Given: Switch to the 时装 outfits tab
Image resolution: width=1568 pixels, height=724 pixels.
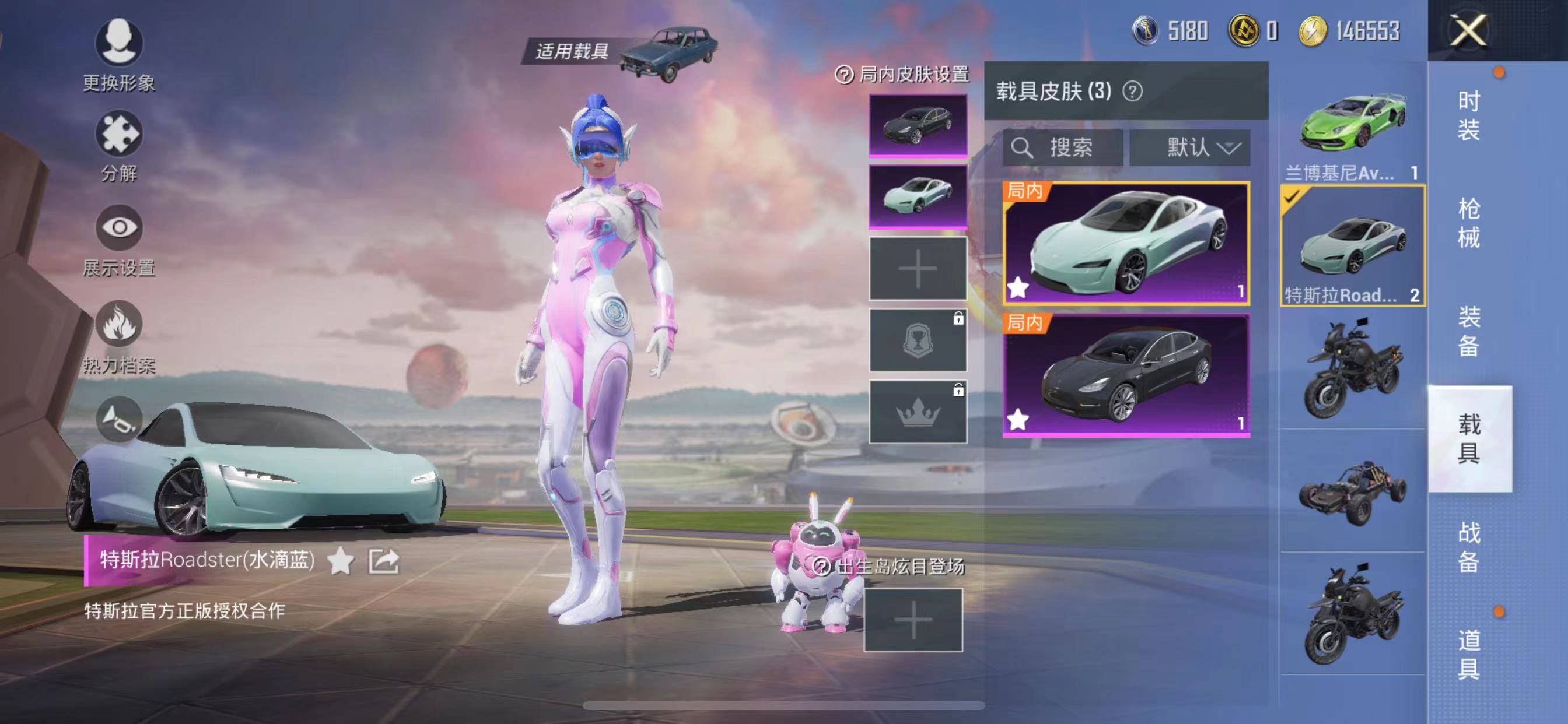Looking at the screenshot, I should (1468, 115).
